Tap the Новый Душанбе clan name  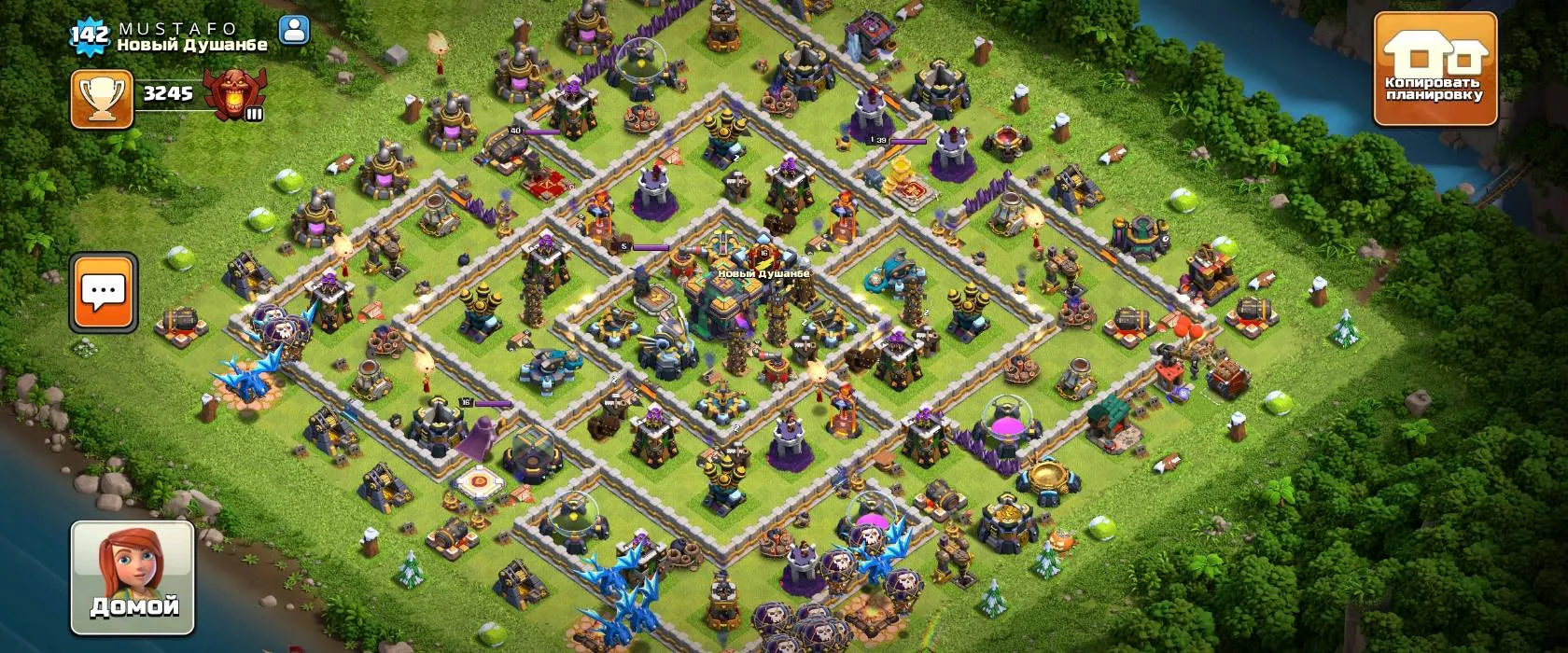(192, 45)
